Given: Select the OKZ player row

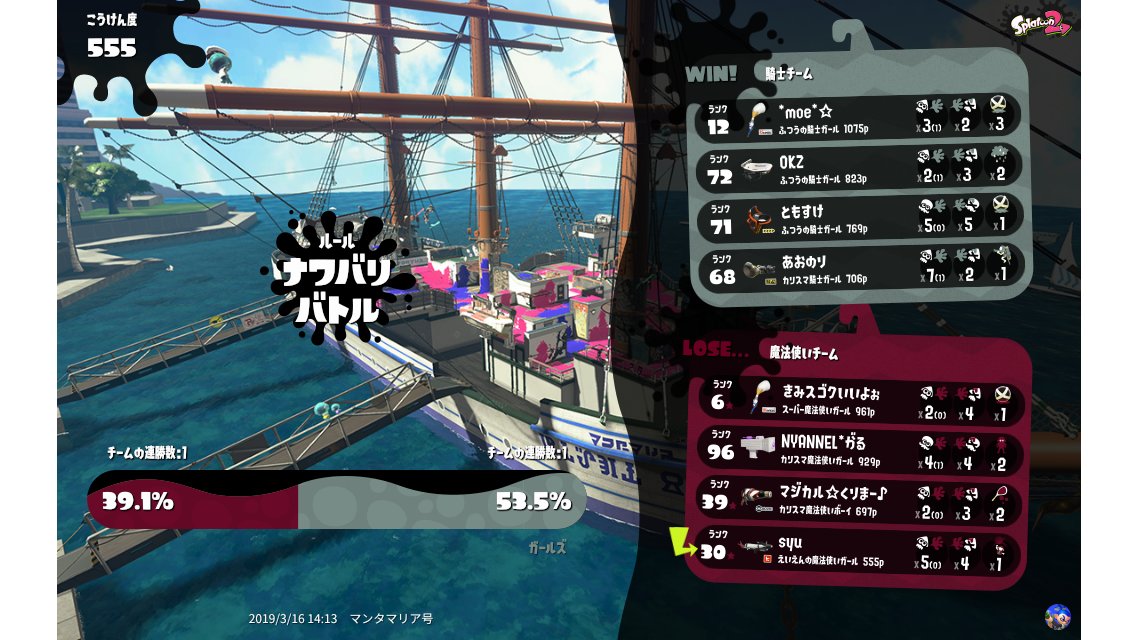Looking at the screenshot, I should coord(858,168).
